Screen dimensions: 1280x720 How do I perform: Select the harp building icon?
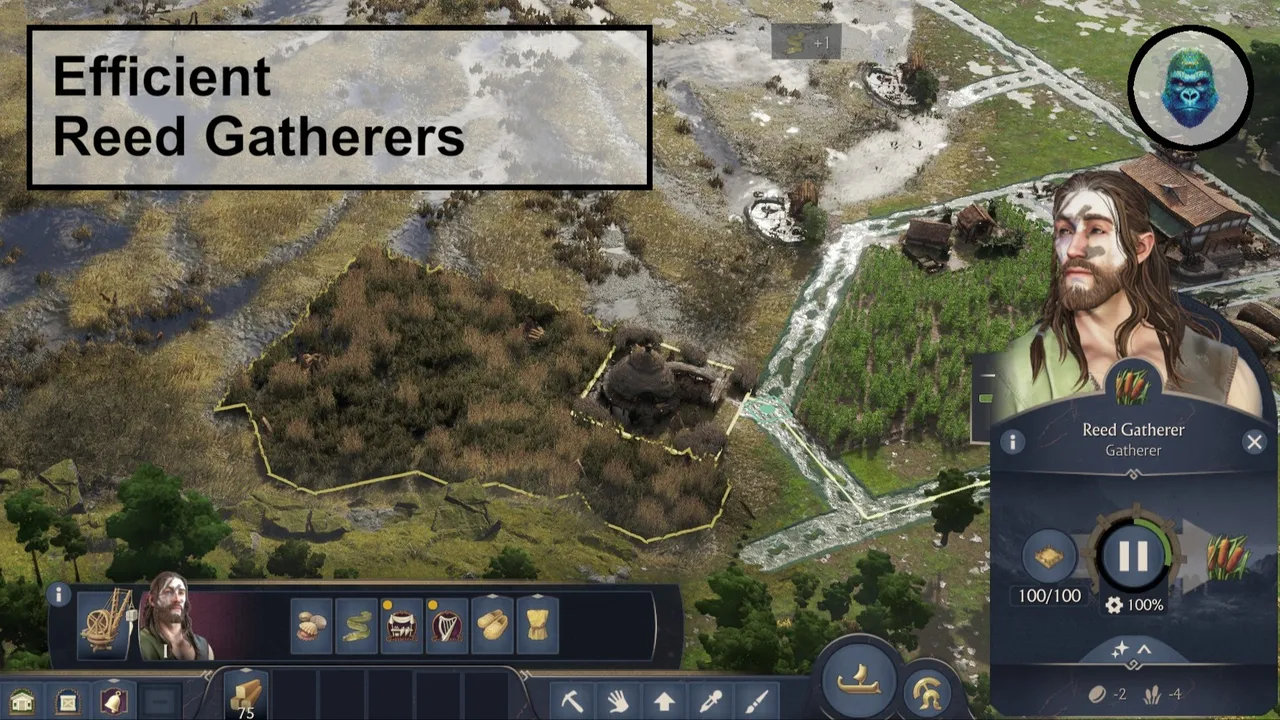(x=447, y=626)
